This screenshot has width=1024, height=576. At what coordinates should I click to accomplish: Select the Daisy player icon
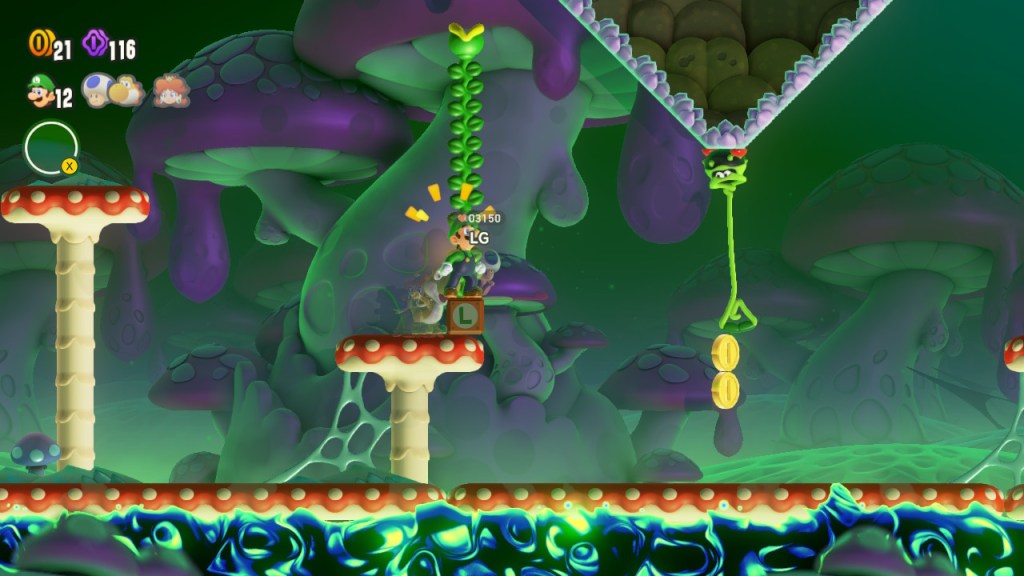click(171, 92)
